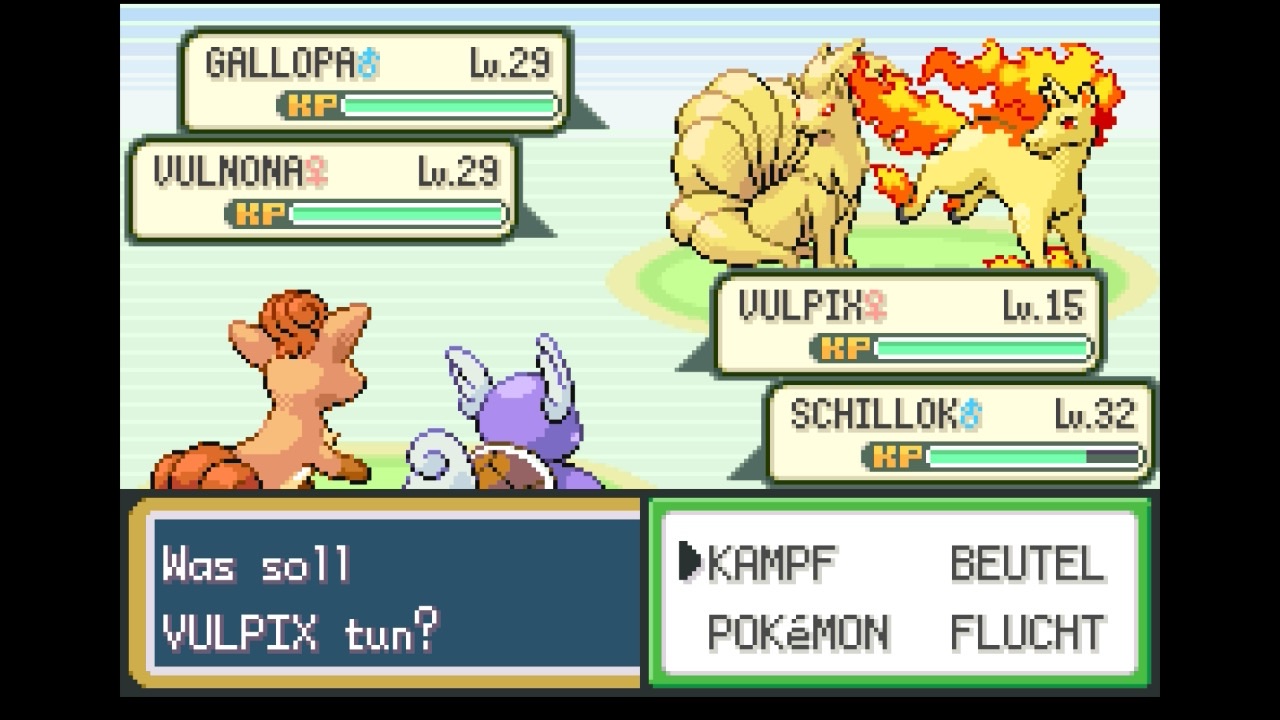Open the BEUTEL bag menu

click(1027, 564)
